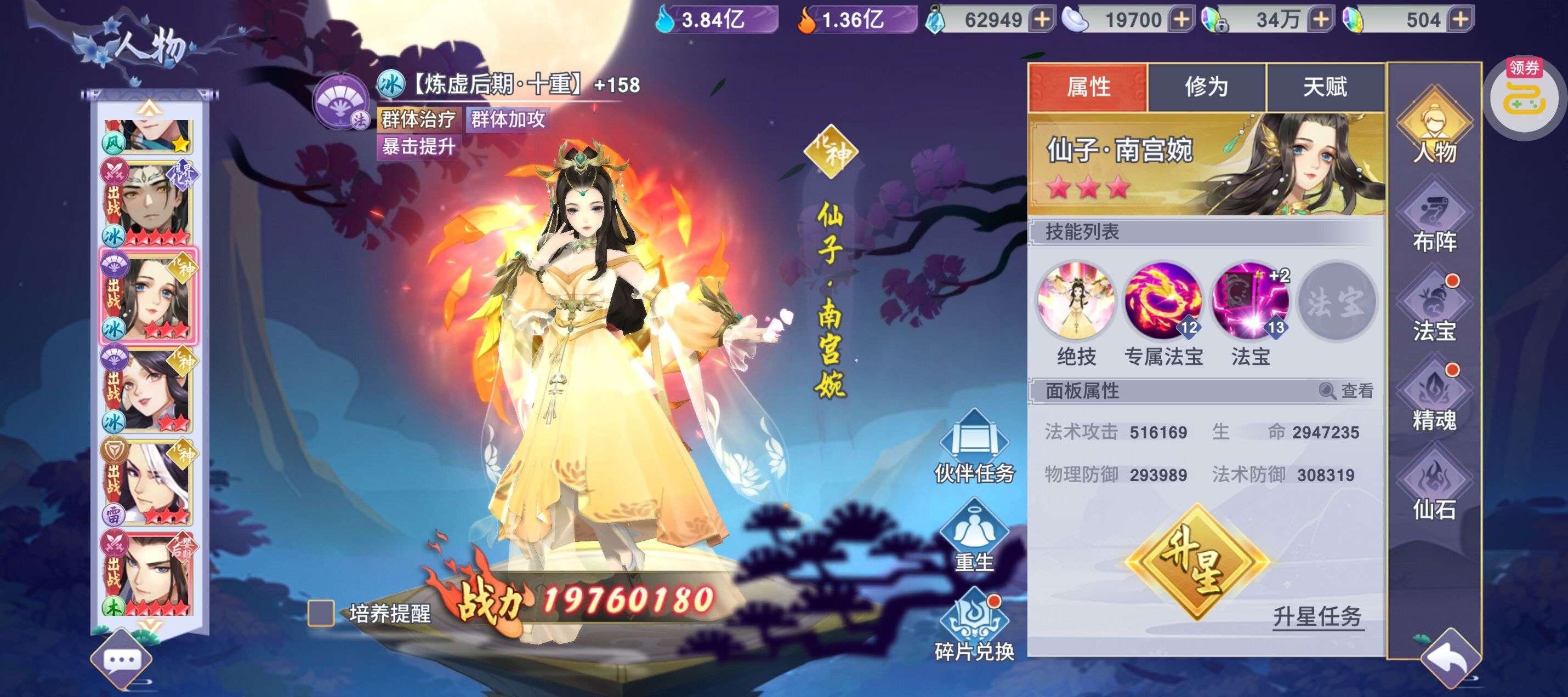Select the thunder-element white-haired character portrait
Screen dimensions: 1568x697
pyautogui.click(x=148, y=482)
